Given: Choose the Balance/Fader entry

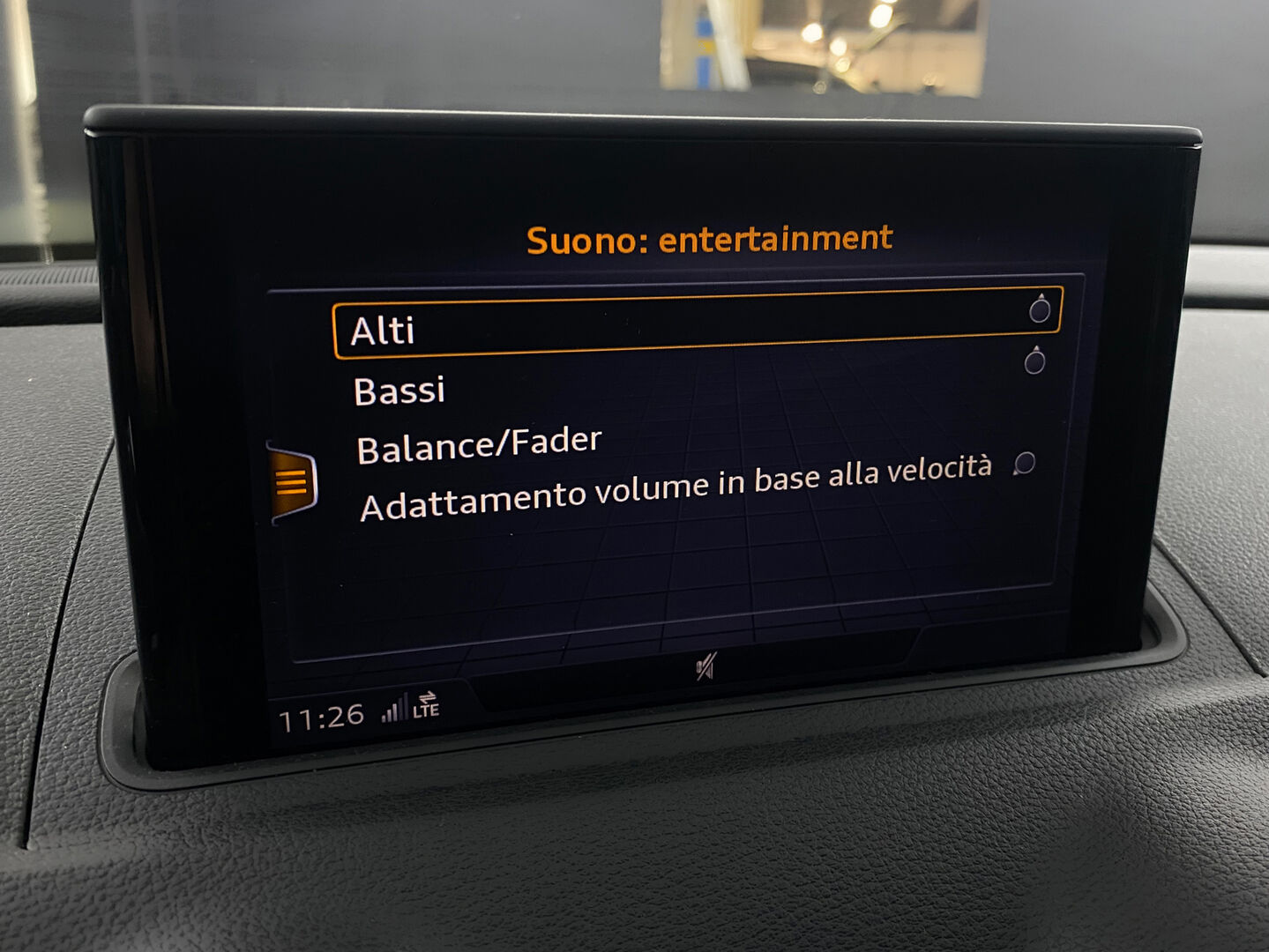Looking at the screenshot, I should (479, 444).
